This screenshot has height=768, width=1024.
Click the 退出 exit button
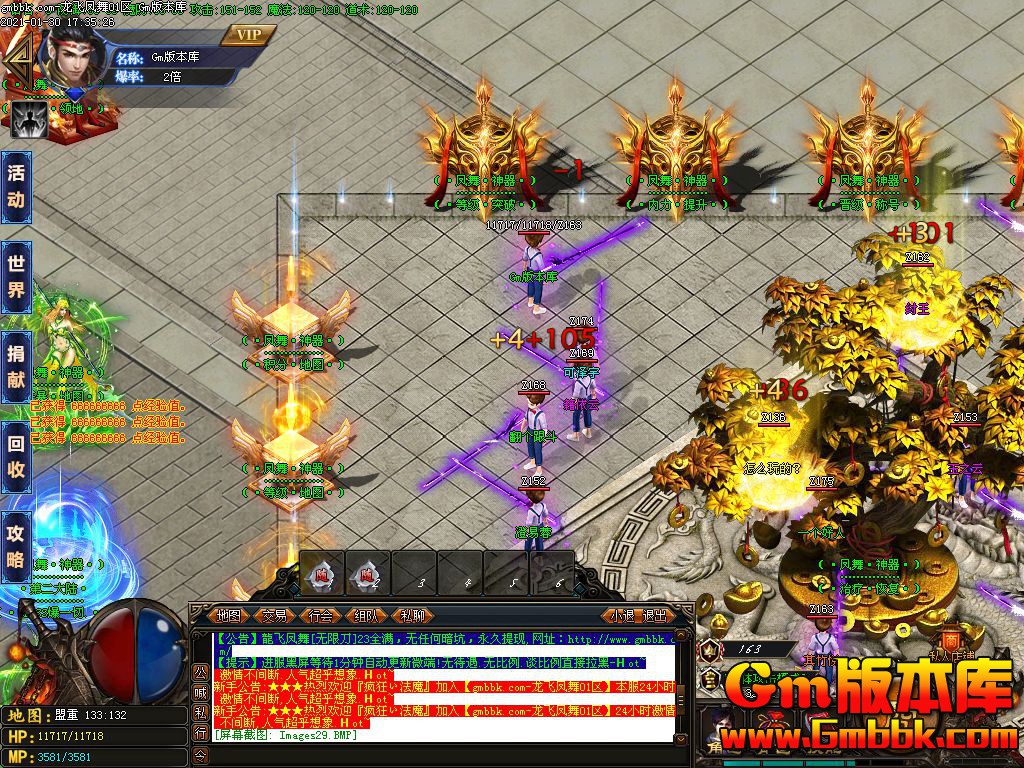(655, 616)
